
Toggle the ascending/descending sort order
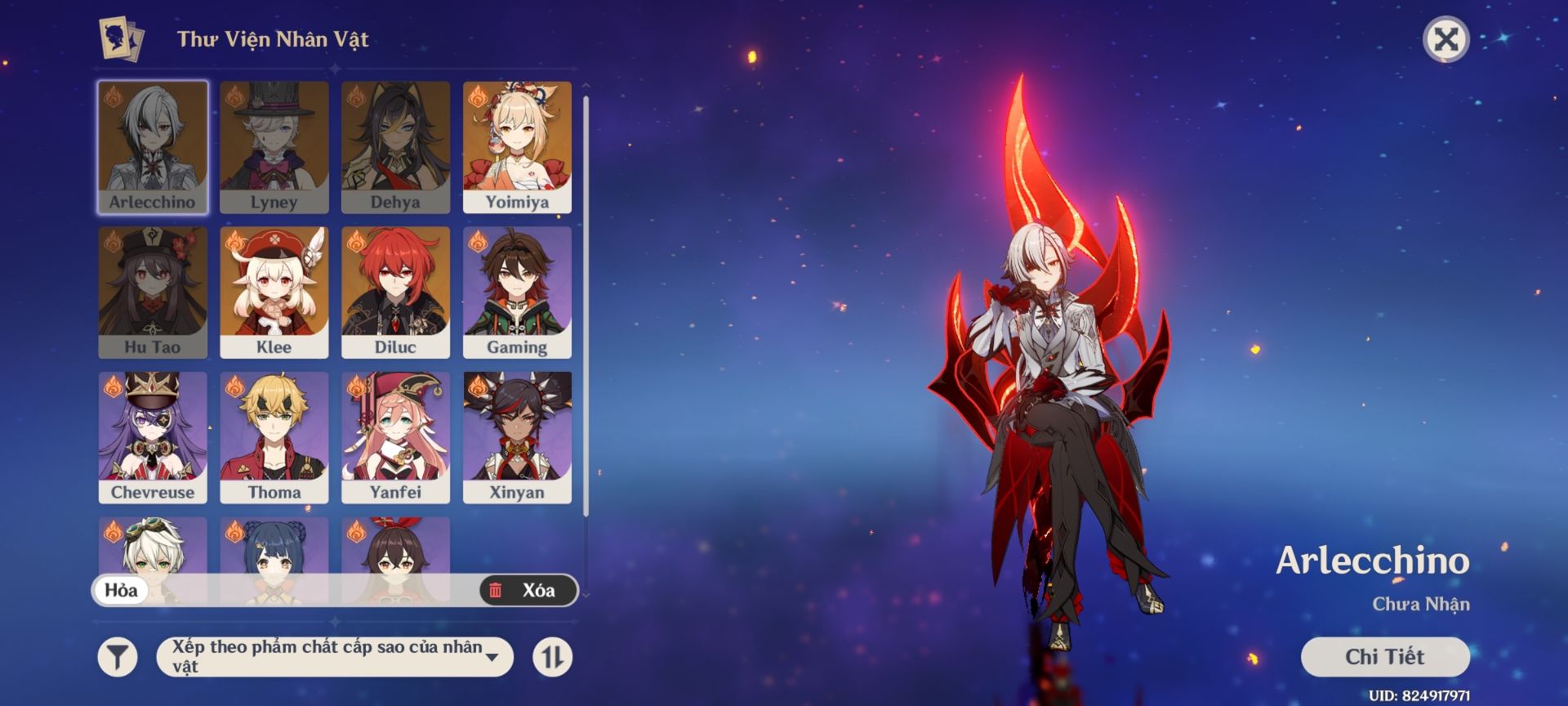pos(553,657)
